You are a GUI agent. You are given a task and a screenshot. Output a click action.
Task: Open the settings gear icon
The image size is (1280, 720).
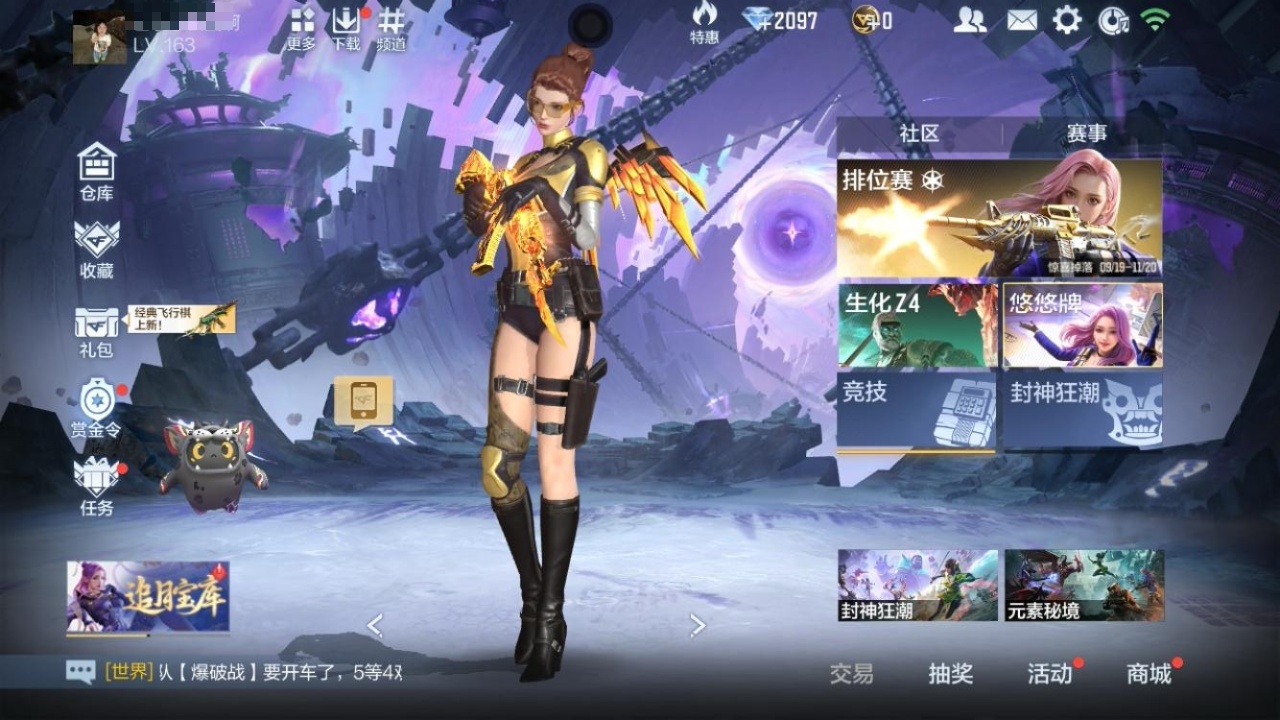click(x=1067, y=20)
